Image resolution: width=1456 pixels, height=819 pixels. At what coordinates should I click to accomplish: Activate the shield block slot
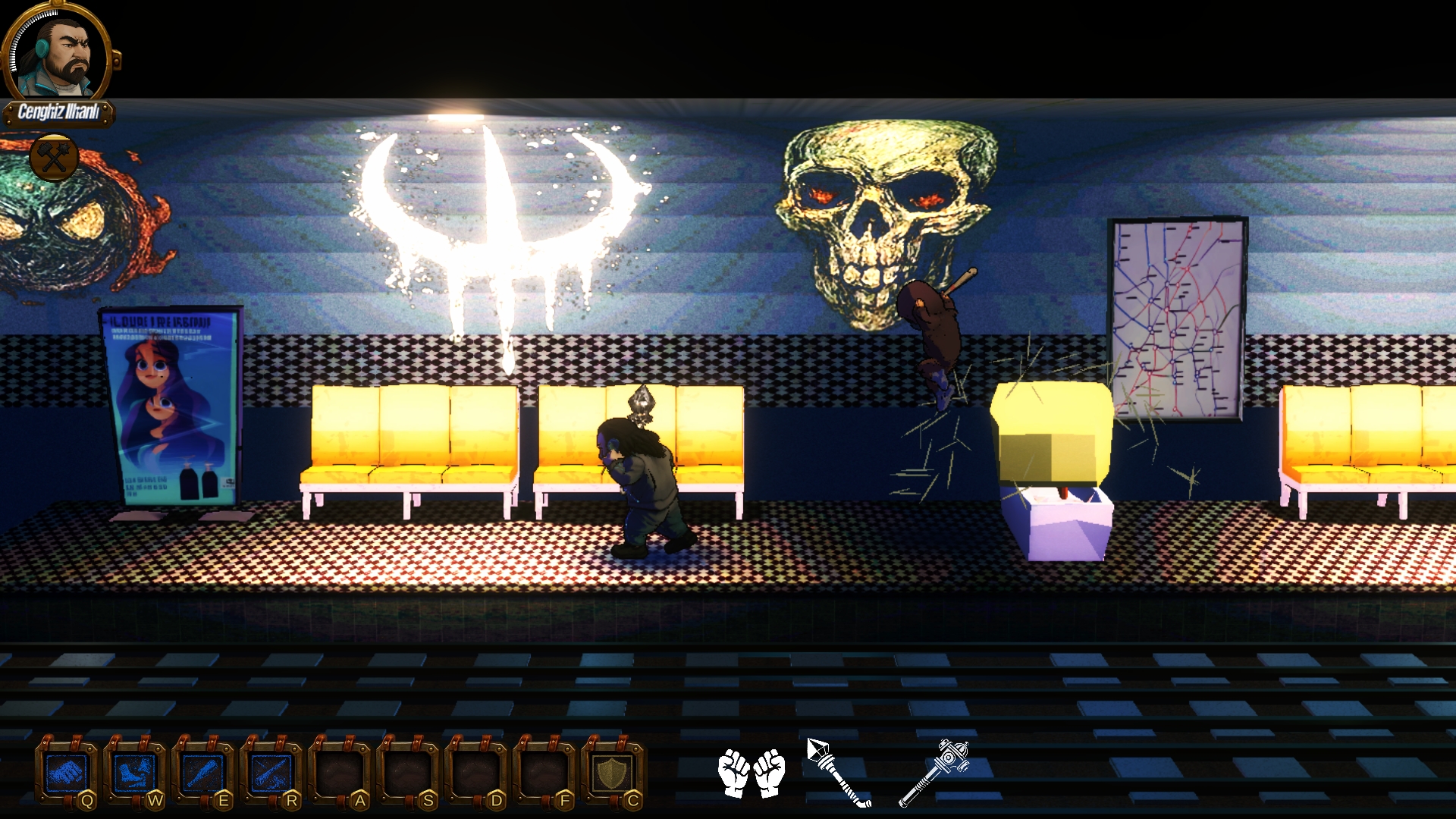click(613, 773)
